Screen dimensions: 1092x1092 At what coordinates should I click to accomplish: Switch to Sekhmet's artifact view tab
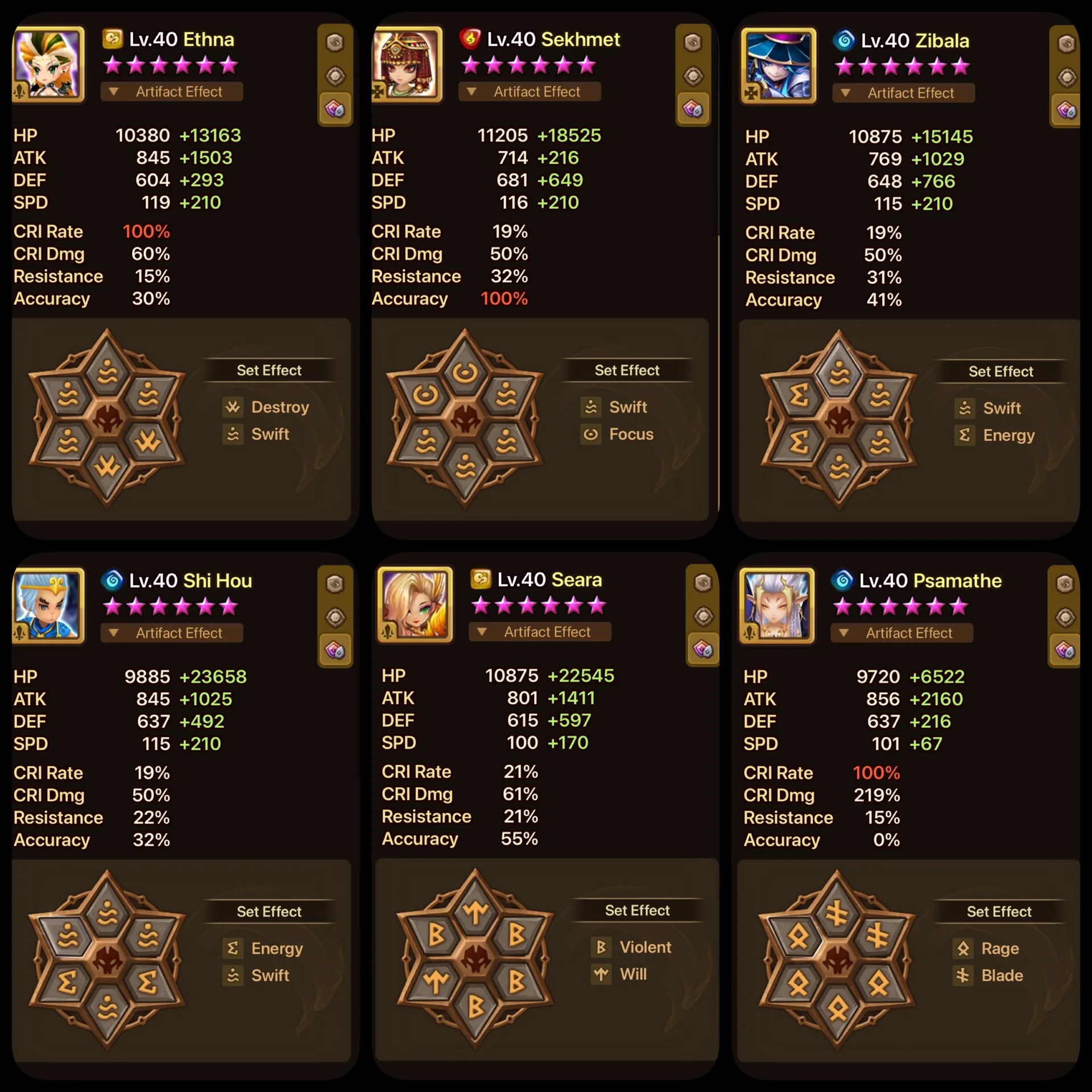tap(693, 76)
